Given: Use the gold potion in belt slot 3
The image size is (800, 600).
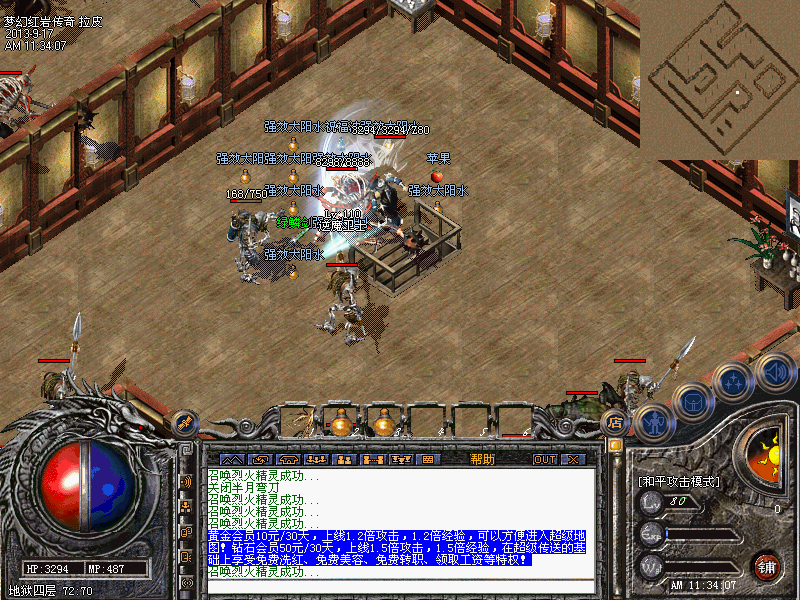Looking at the screenshot, I should (x=384, y=423).
